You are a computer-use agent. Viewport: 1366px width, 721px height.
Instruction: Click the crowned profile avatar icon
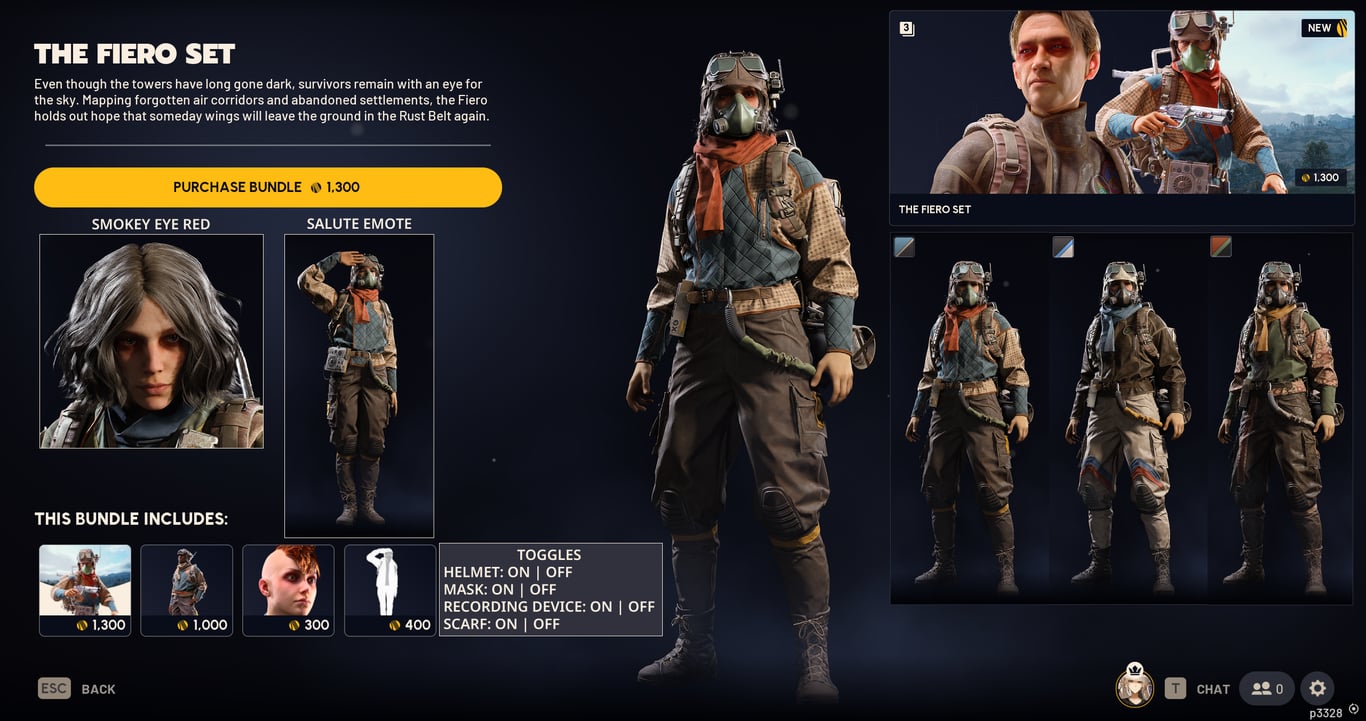pos(1134,688)
